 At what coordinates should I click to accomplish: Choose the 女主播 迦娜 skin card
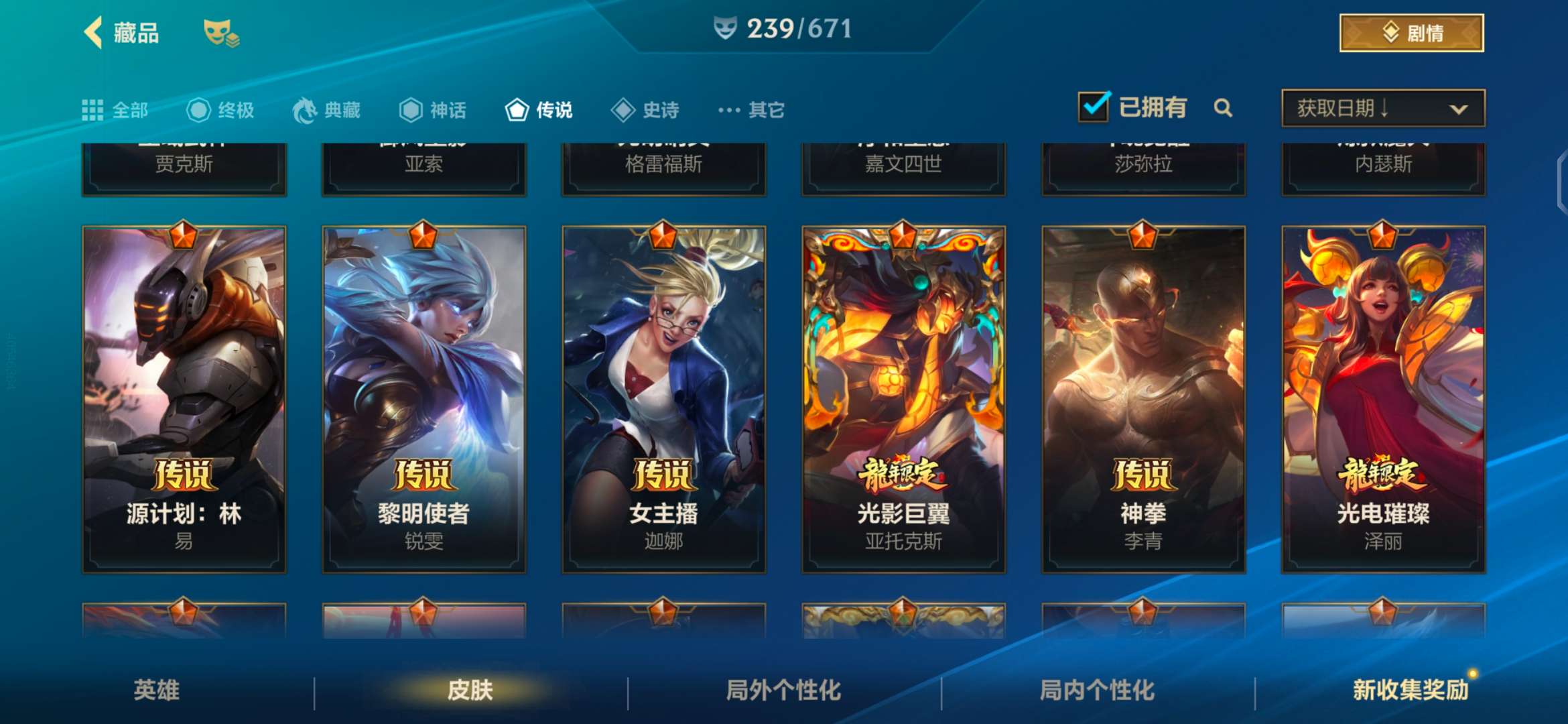click(x=664, y=399)
